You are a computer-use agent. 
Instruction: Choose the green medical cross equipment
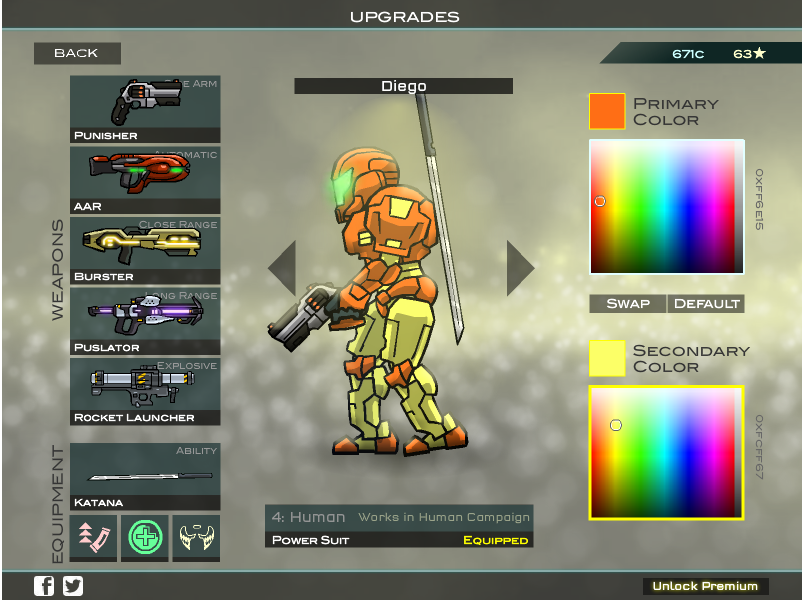coord(145,538)
